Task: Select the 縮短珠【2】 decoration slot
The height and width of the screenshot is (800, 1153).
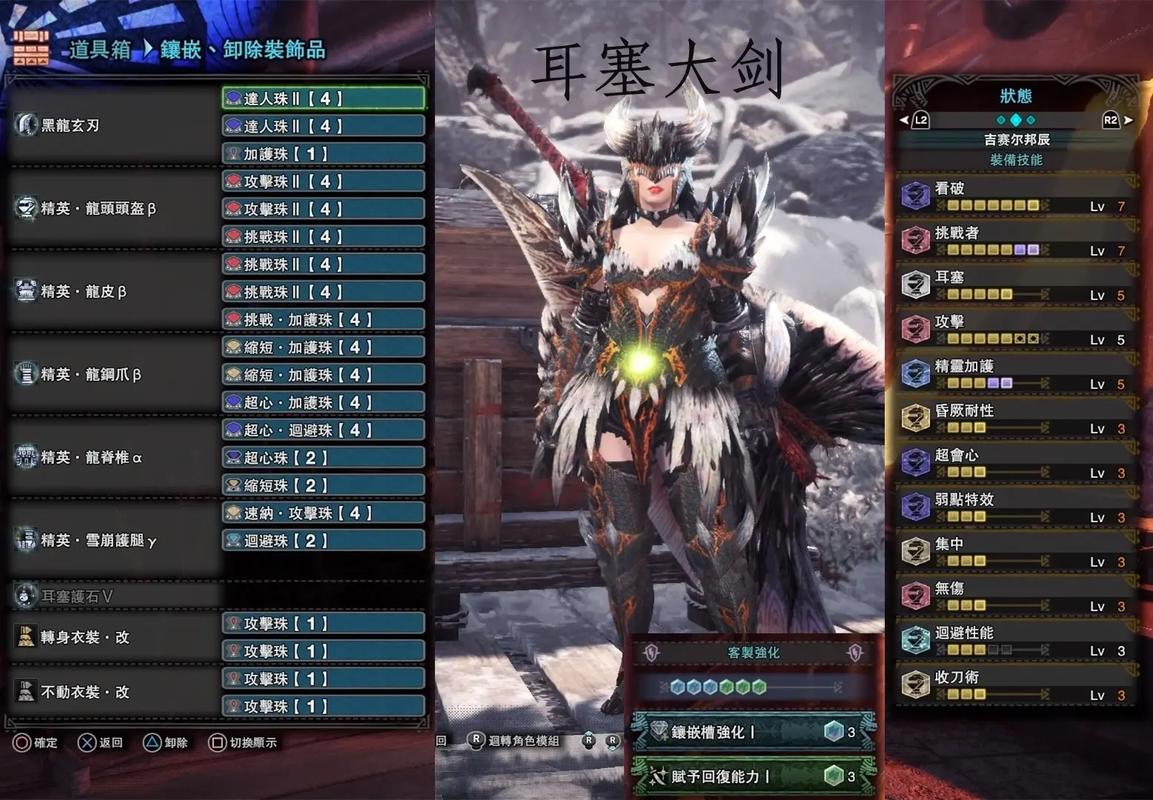Action: pos(323,485)
